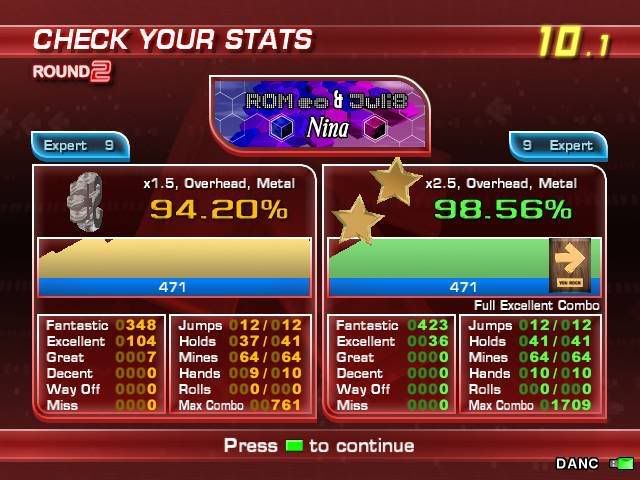Click the right player's 9 Expert badge
The image size is (640, 480).
click(x=557, y=146)
